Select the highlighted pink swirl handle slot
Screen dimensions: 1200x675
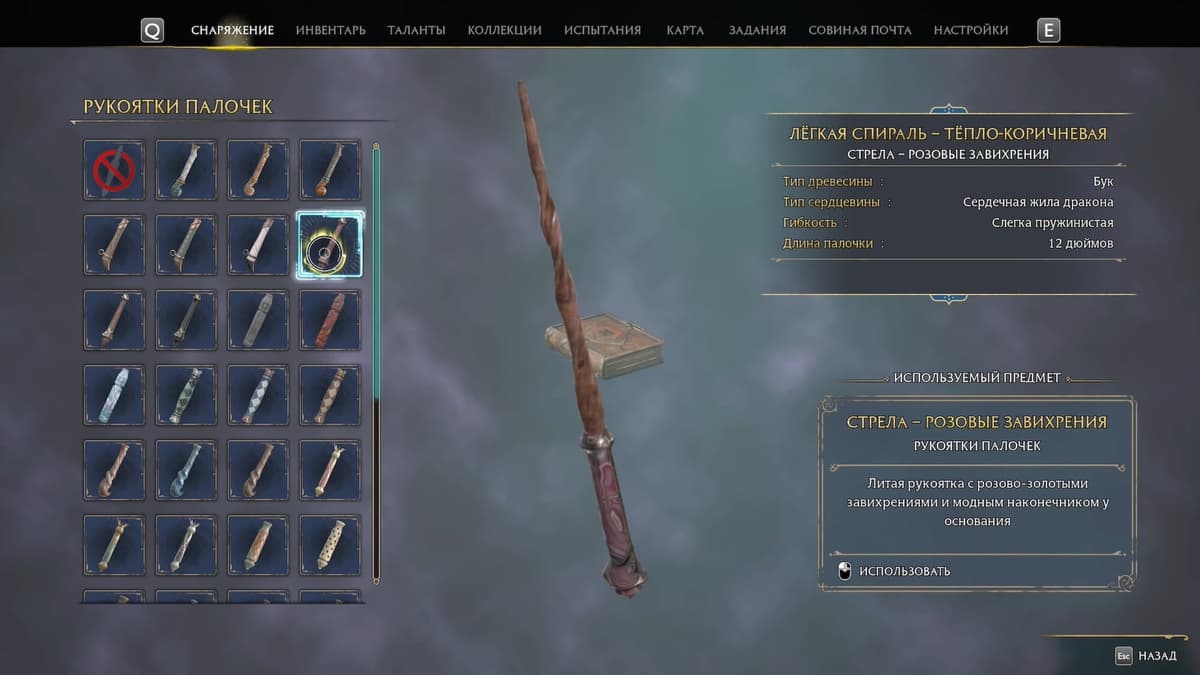click(330, 245)
